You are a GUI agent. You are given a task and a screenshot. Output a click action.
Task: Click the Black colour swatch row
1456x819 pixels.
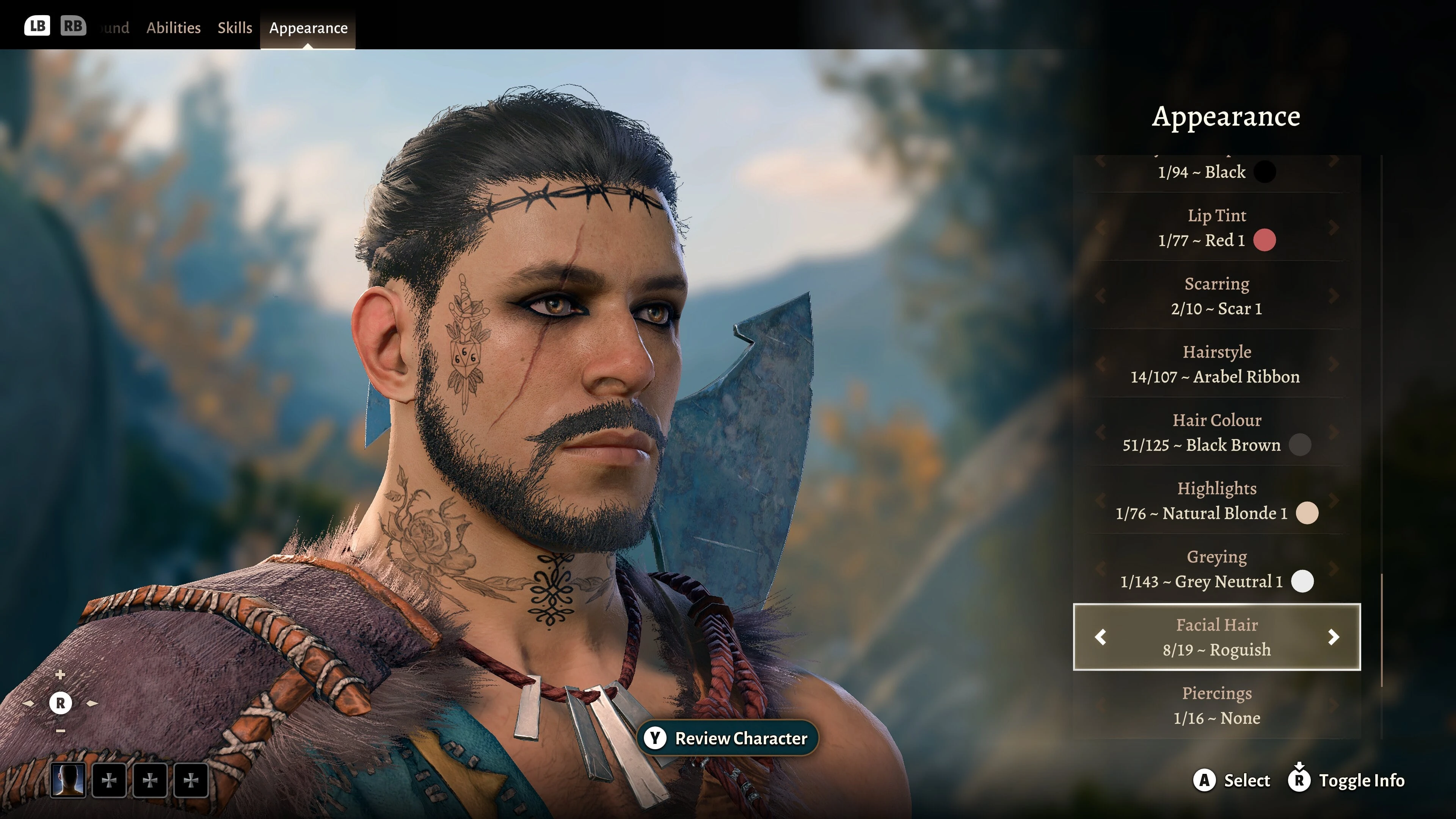click(x=1216, y=172)
